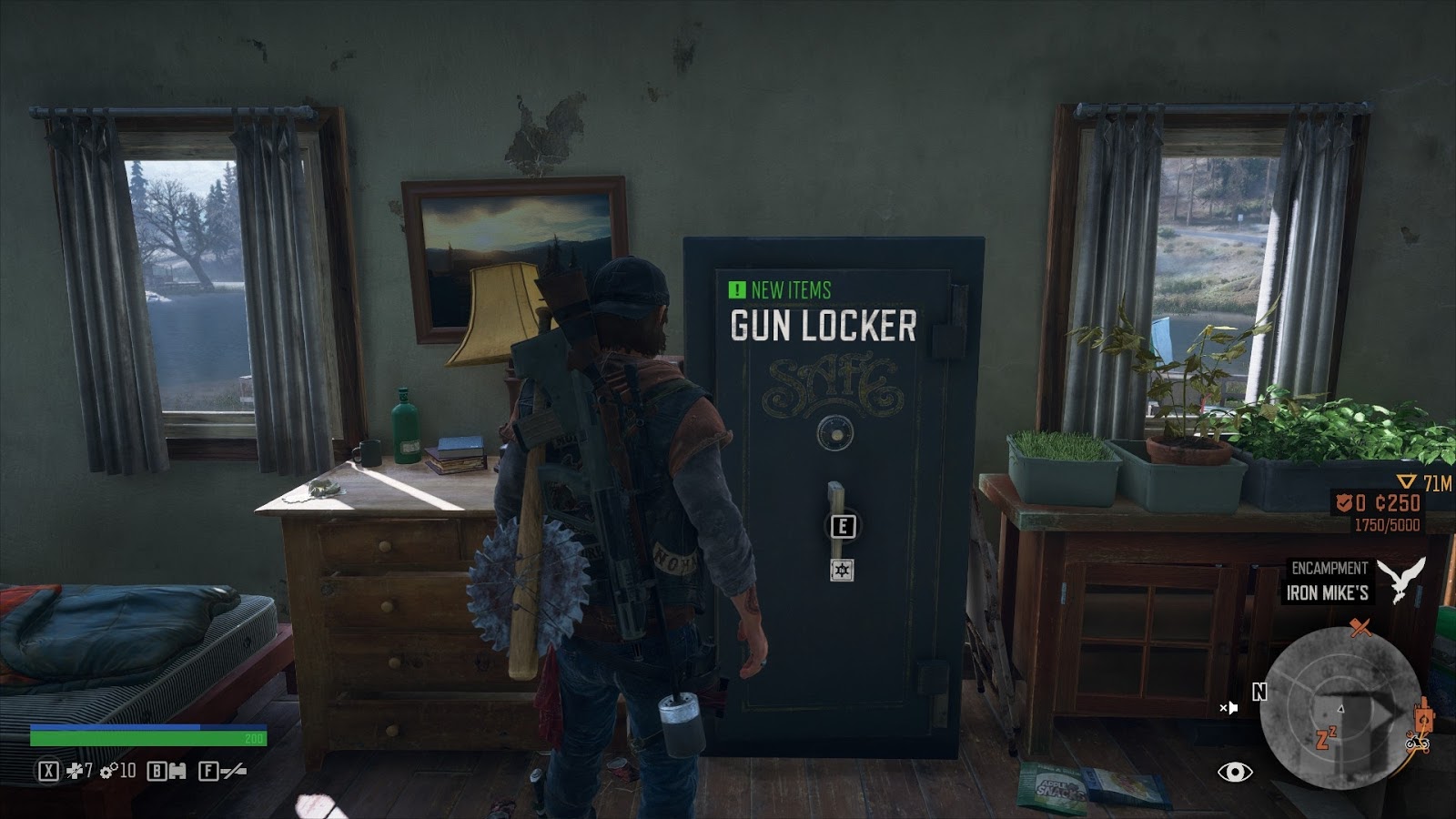The height and width of the screenshot is (819, 1456).
Task: Click the trust shield icon beside the credits
Action: [1343, 502]
